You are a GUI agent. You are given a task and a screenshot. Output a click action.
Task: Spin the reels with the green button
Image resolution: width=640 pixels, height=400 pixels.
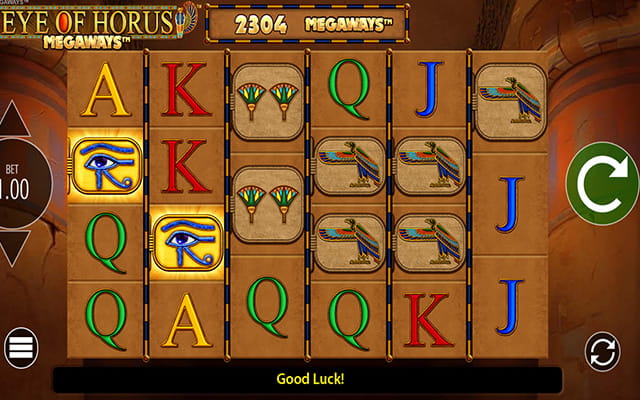603,184
